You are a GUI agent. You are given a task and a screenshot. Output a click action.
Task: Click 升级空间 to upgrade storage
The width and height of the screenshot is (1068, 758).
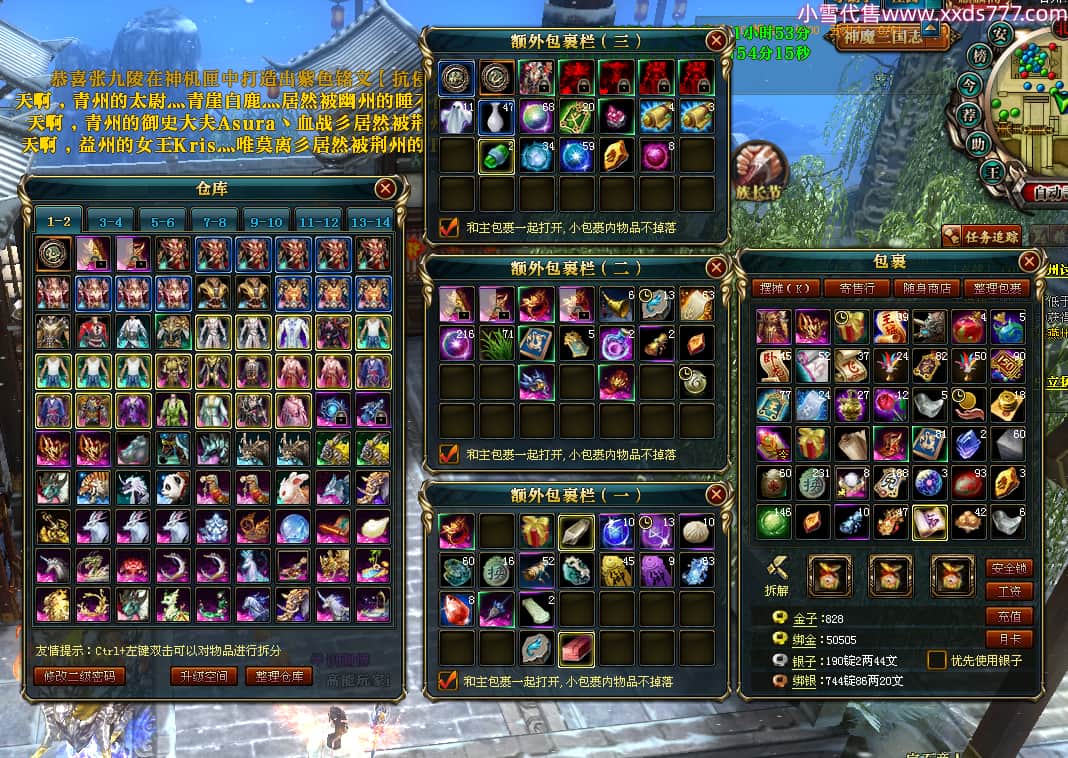coord(203,675)
